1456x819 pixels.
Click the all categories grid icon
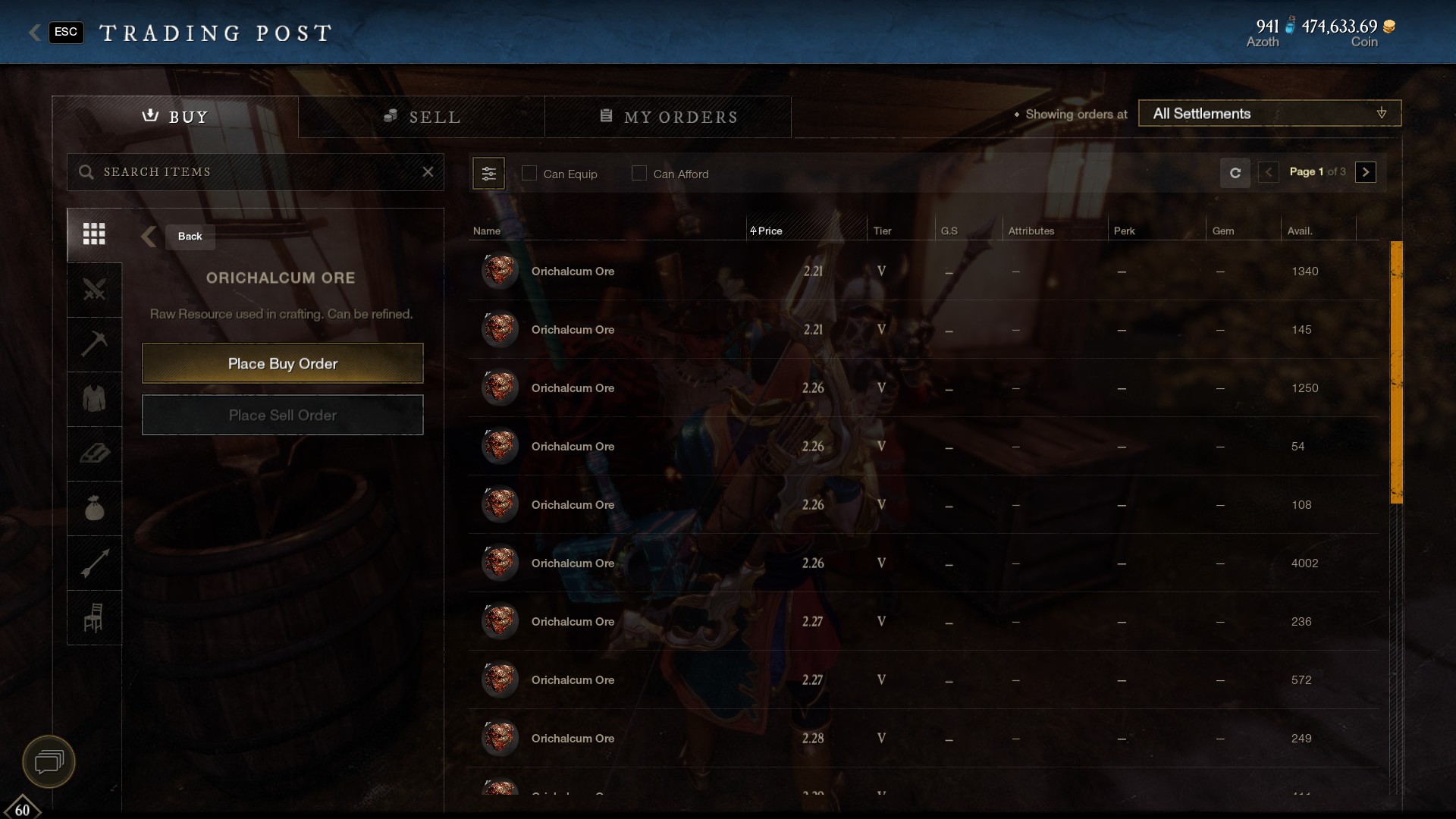(x=94, y=234)
